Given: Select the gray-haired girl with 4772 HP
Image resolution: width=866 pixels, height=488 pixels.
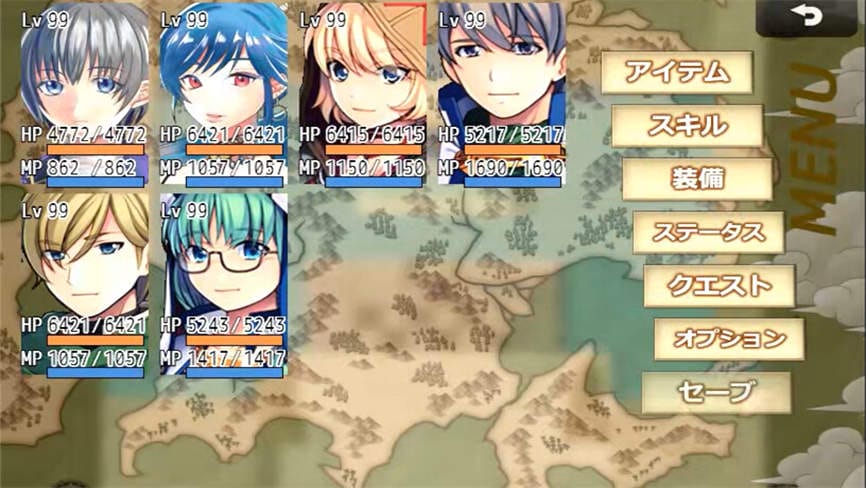Looking at the screenshot, I should (84, 95).
